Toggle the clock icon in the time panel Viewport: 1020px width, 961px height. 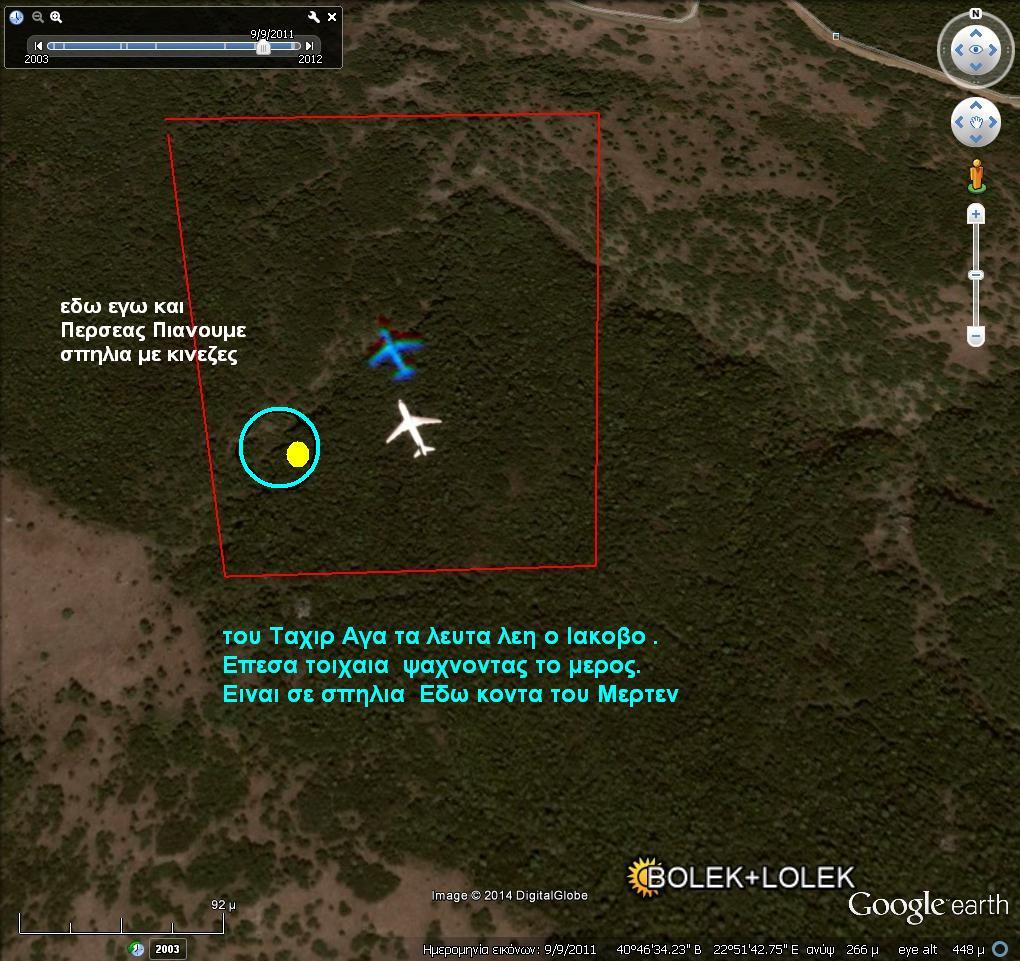pos(16,17)
